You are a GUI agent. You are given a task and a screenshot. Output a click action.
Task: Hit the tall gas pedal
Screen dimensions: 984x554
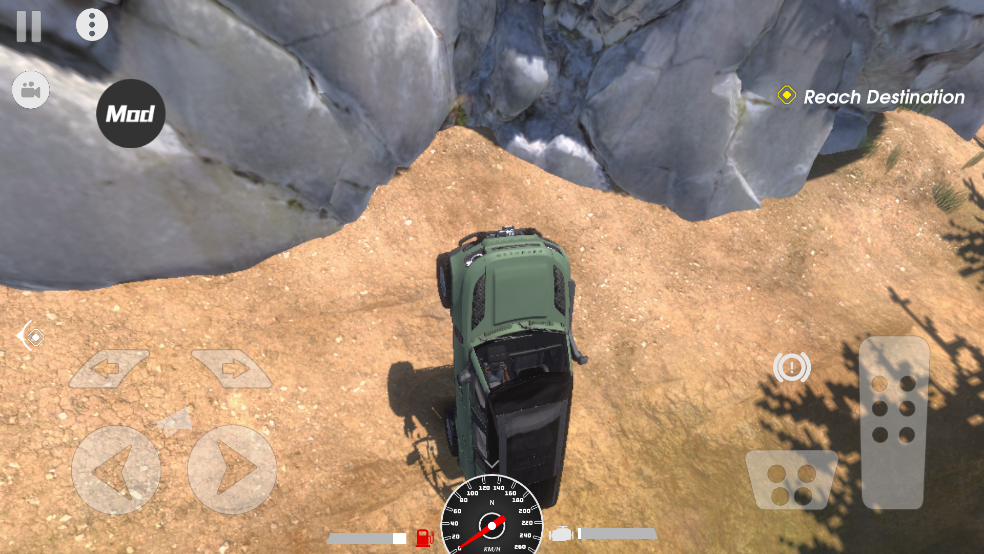[894, 421]
